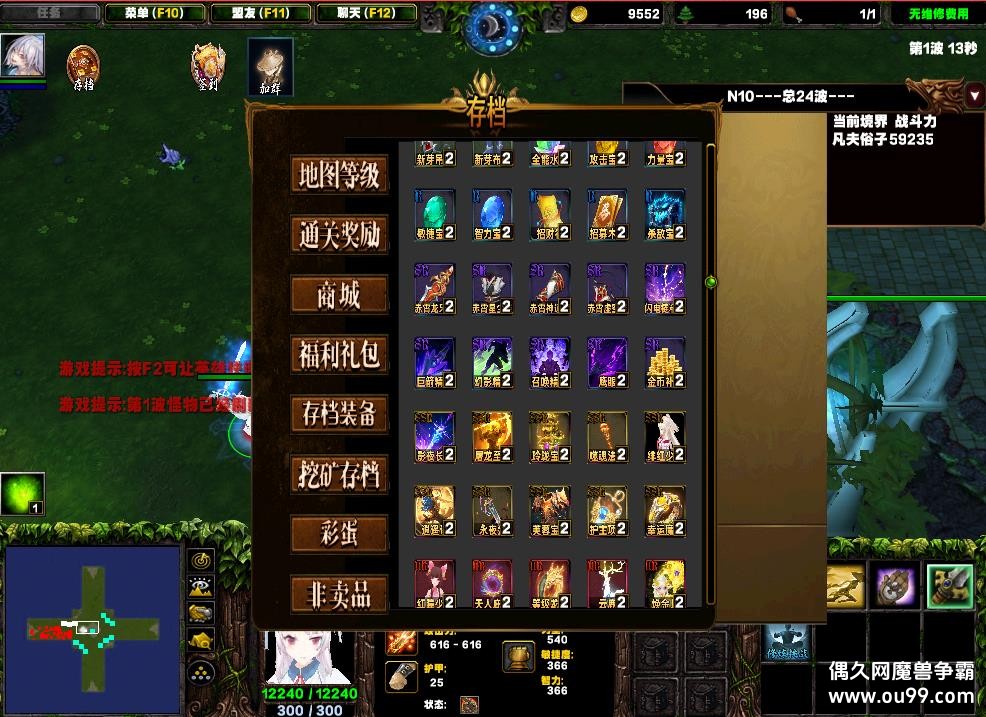Select the white-haired hero portrait icon
Viewport: 986px width, 717px height.
22,56
